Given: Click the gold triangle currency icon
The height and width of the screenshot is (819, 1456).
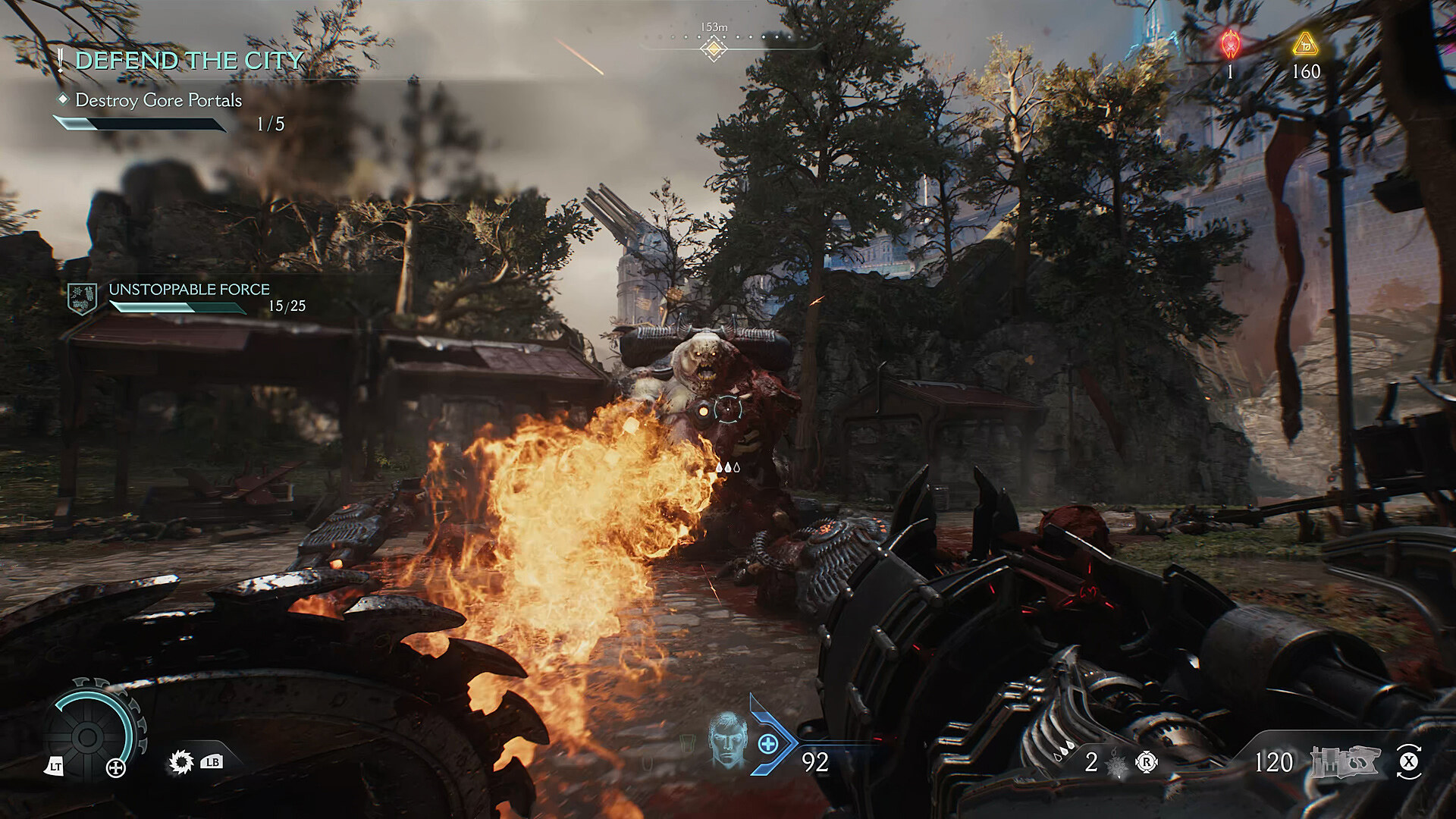Looking at the screenshot, I should click(x=1305, y=44).
